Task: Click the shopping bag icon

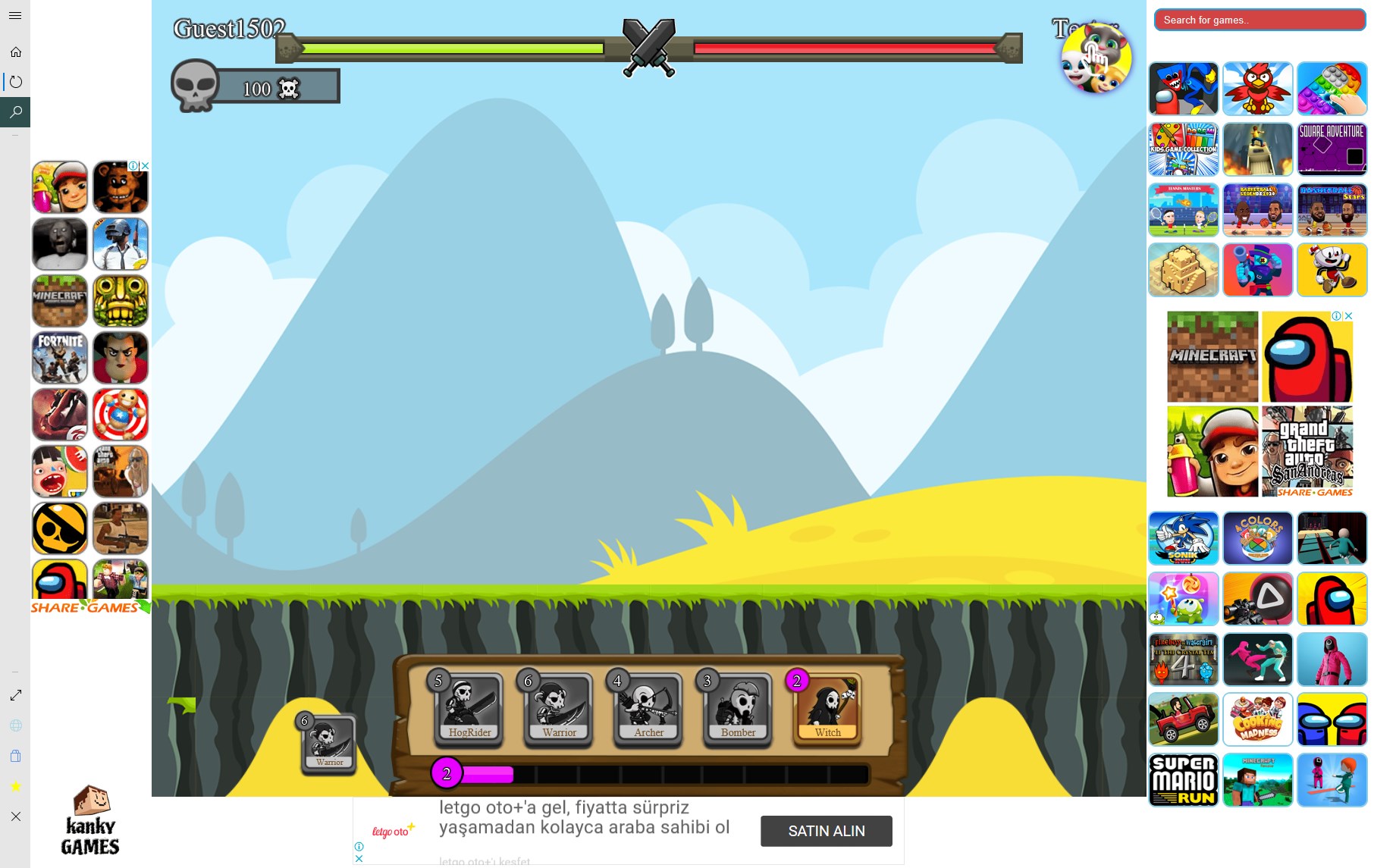Action: pyautogui.click(x=15, y=756)
